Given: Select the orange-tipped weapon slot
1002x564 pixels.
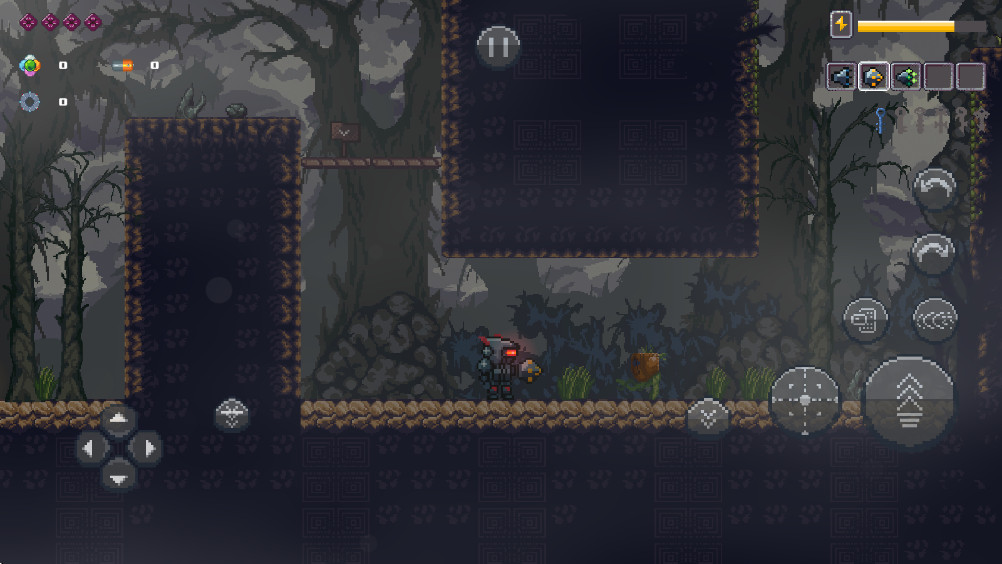Looking at the screenshot, I should pos(873,77).
